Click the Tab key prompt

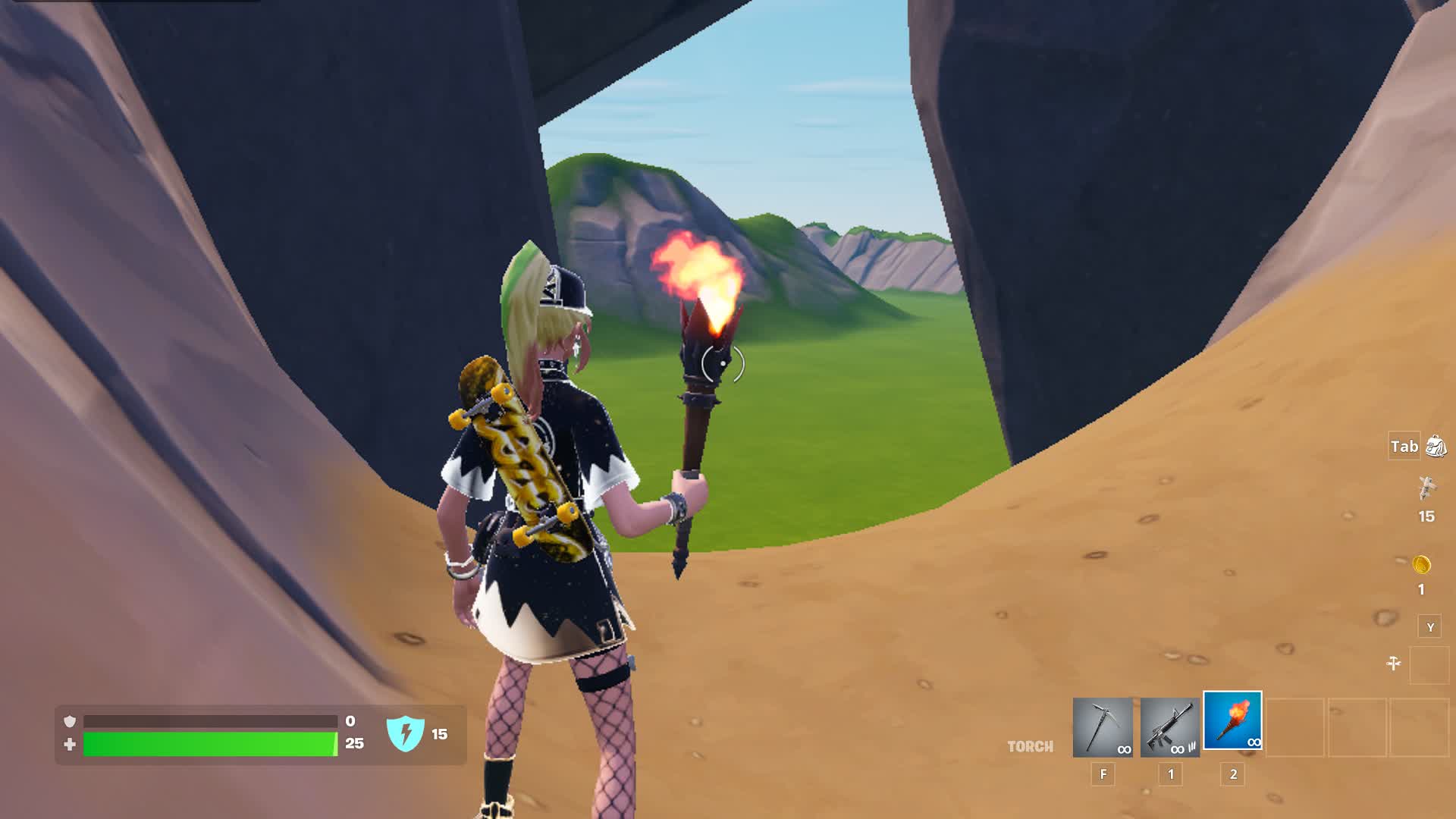1404,447
